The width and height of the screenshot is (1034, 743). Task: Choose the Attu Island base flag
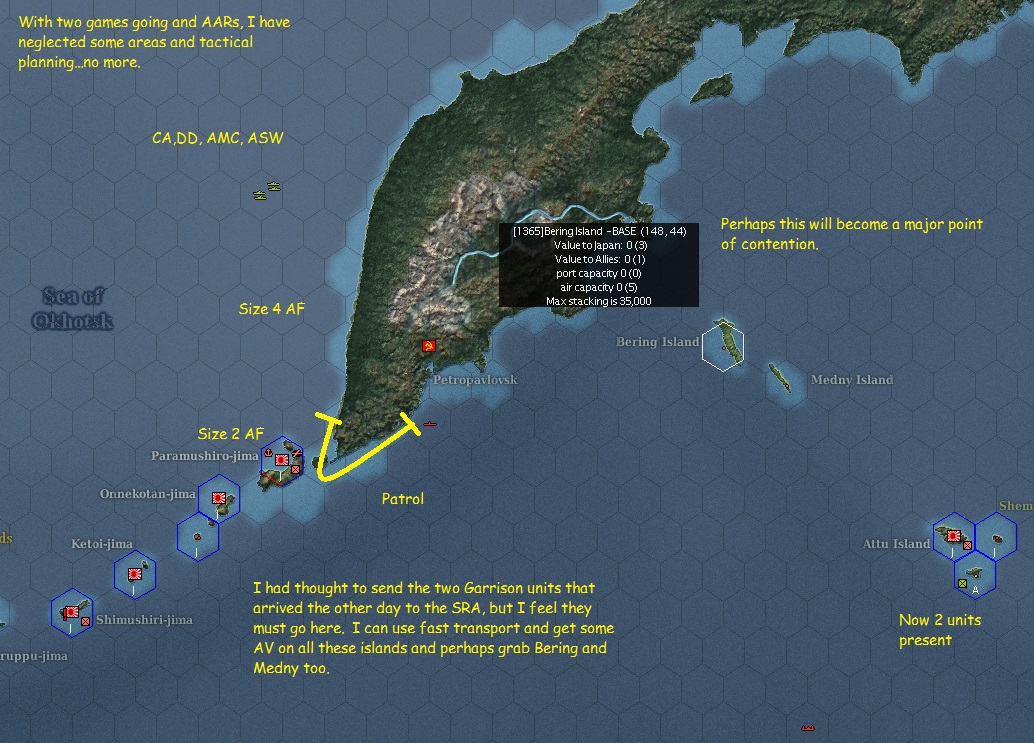(x=953, y=537)
